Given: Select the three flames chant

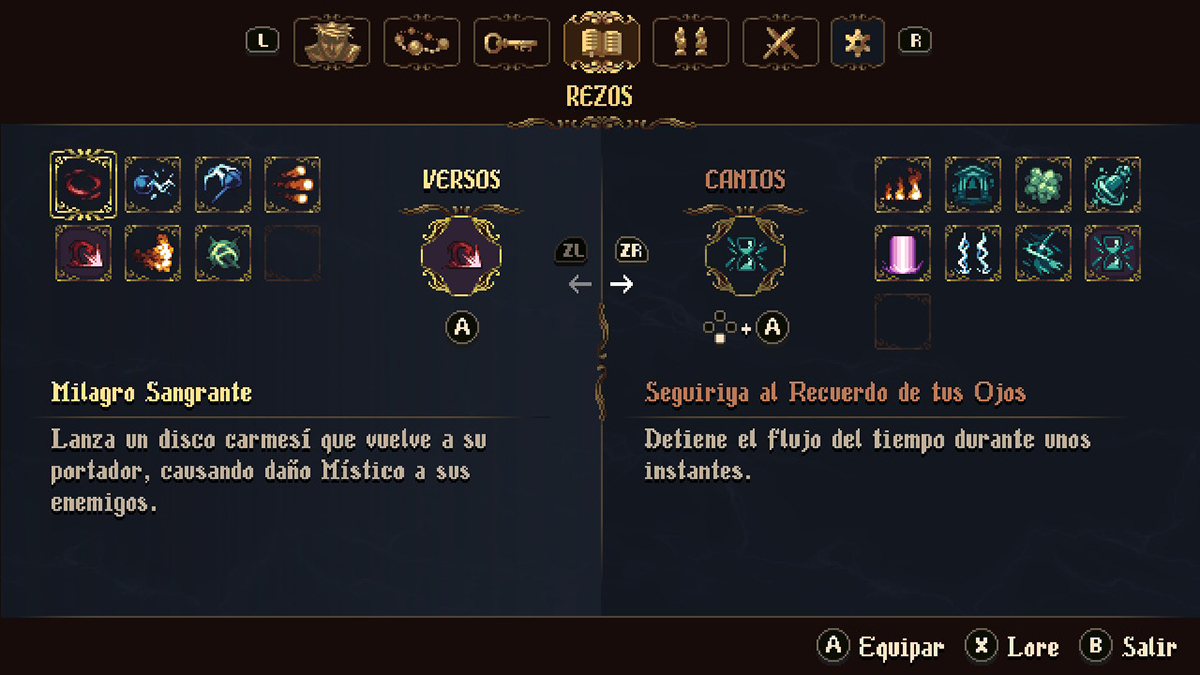Looking at the screenshot, I should coord(903,184).
